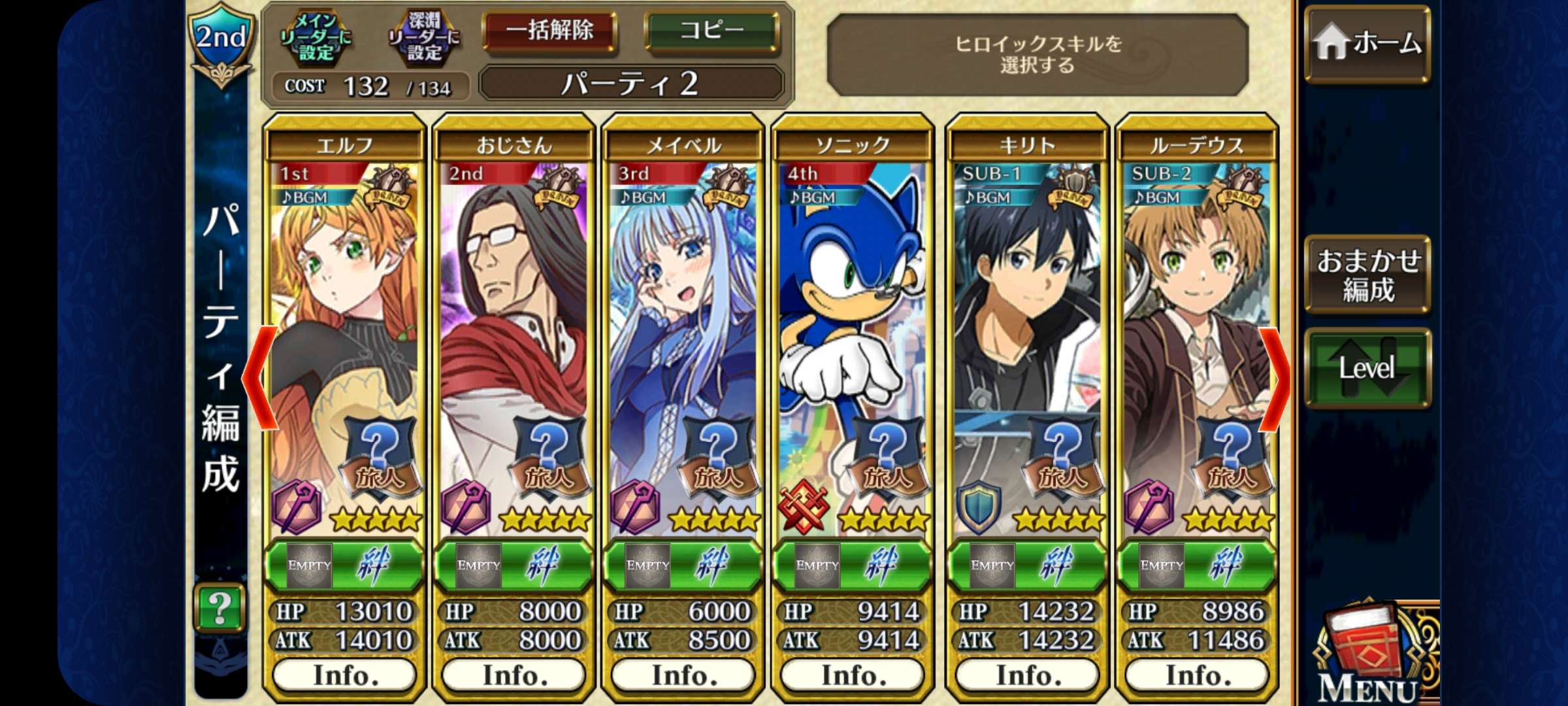Clear all members with 一括解除
This screenshot has width=1568, height=706.
[x=550, y=31]
